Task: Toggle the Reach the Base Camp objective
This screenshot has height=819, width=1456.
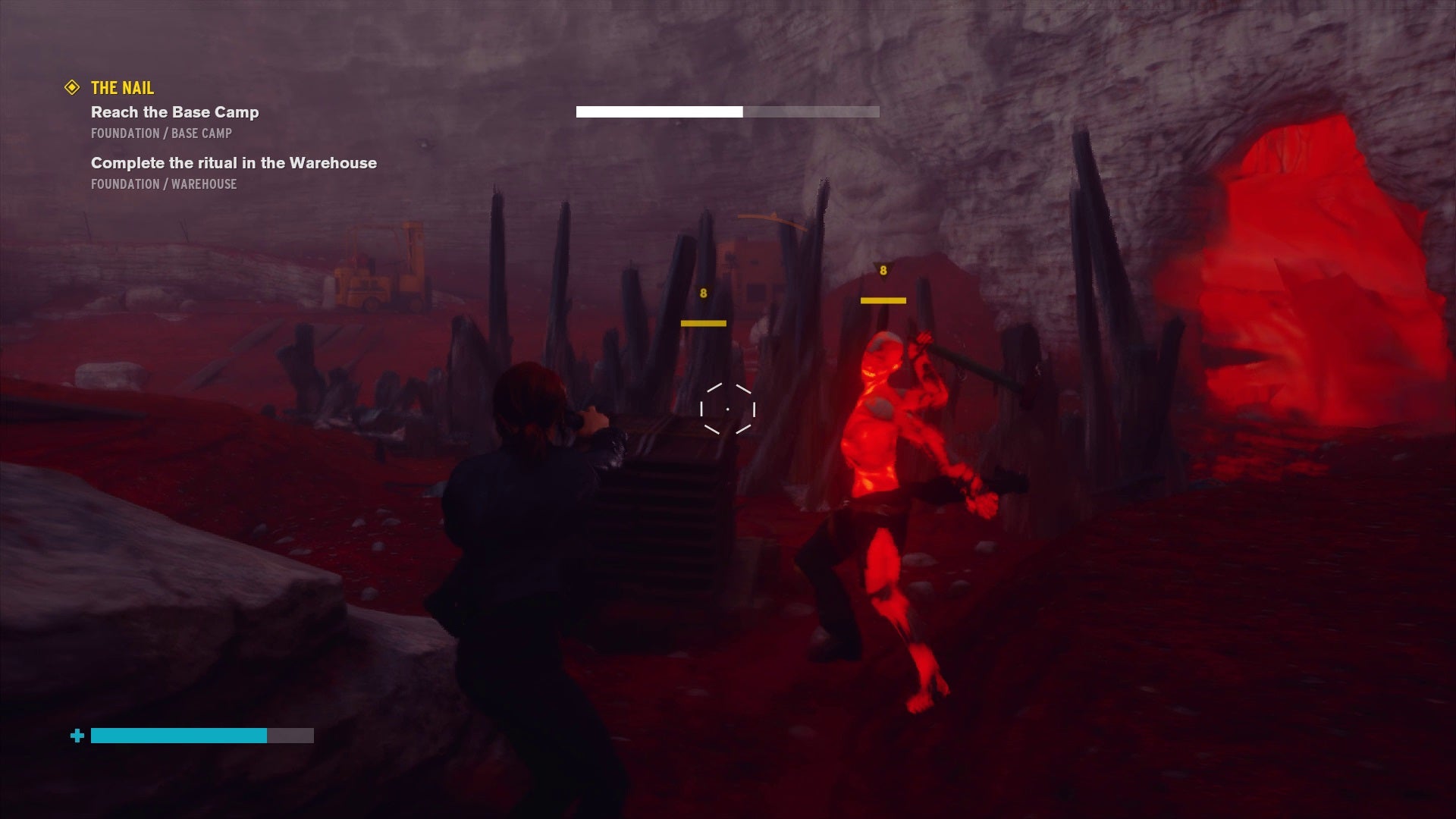Action: click(x=175, y=112)
